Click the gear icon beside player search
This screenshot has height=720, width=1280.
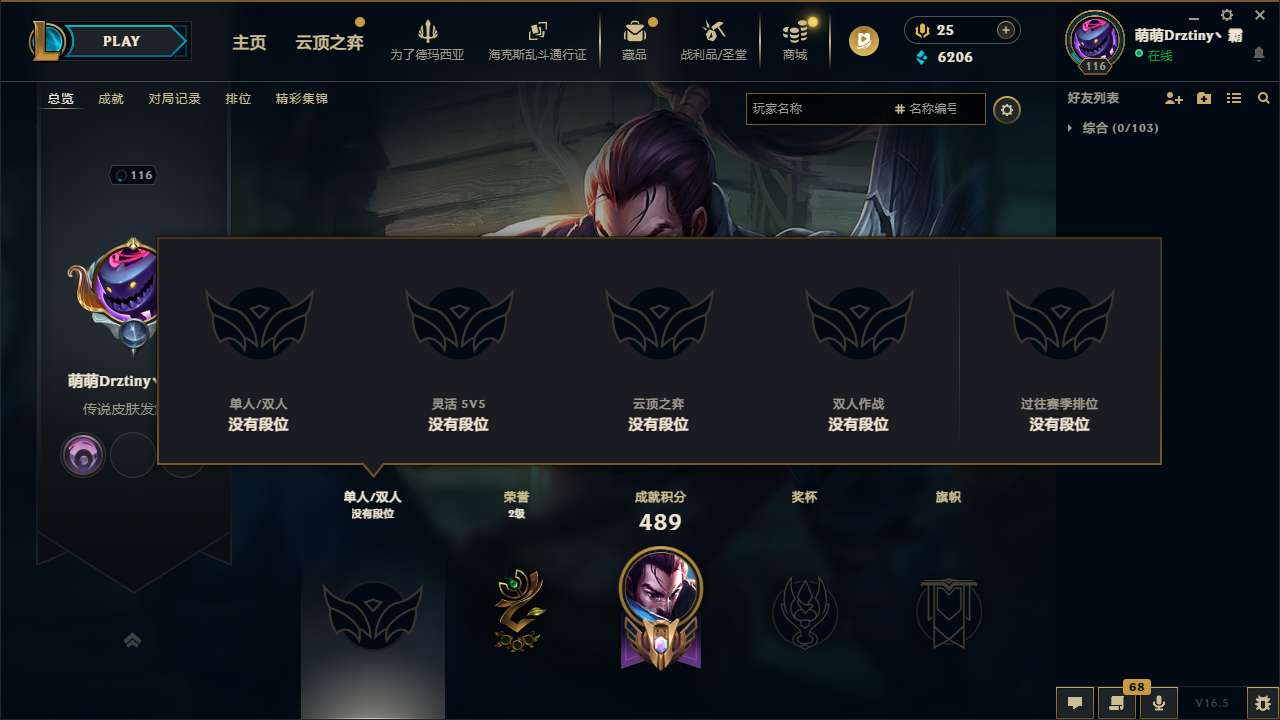1007,109
